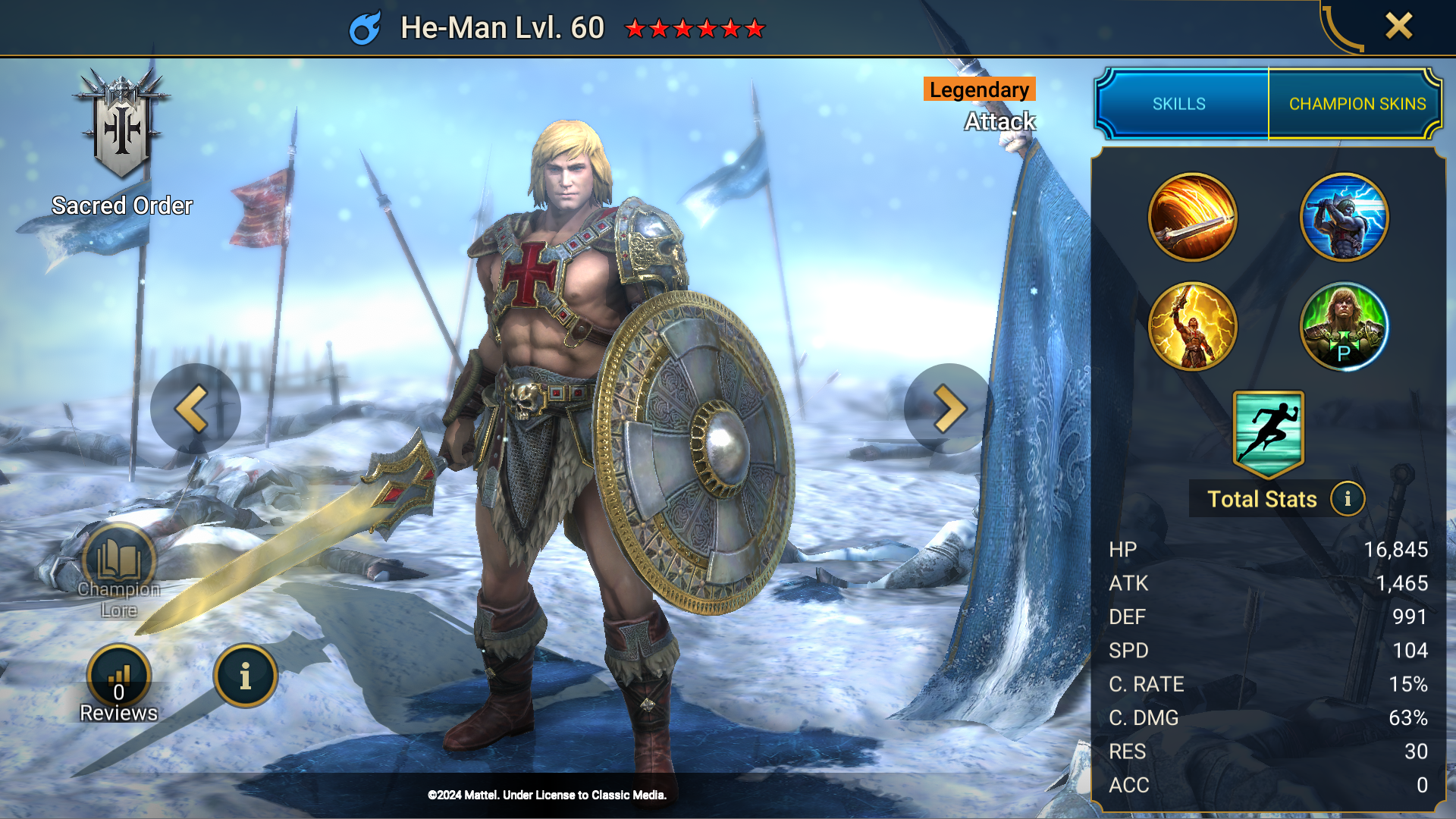Switch to the Skills tab
1456x819 pixels.
click(1179, 104)
